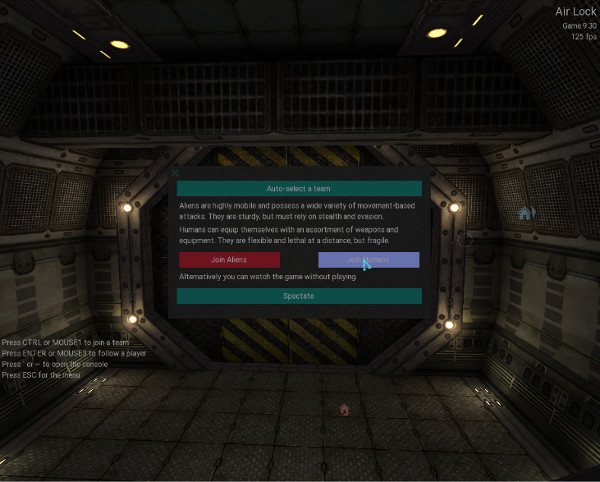Select the Join Humans button
This screenshot has width=600, height=482.
[x=369, y=260]
